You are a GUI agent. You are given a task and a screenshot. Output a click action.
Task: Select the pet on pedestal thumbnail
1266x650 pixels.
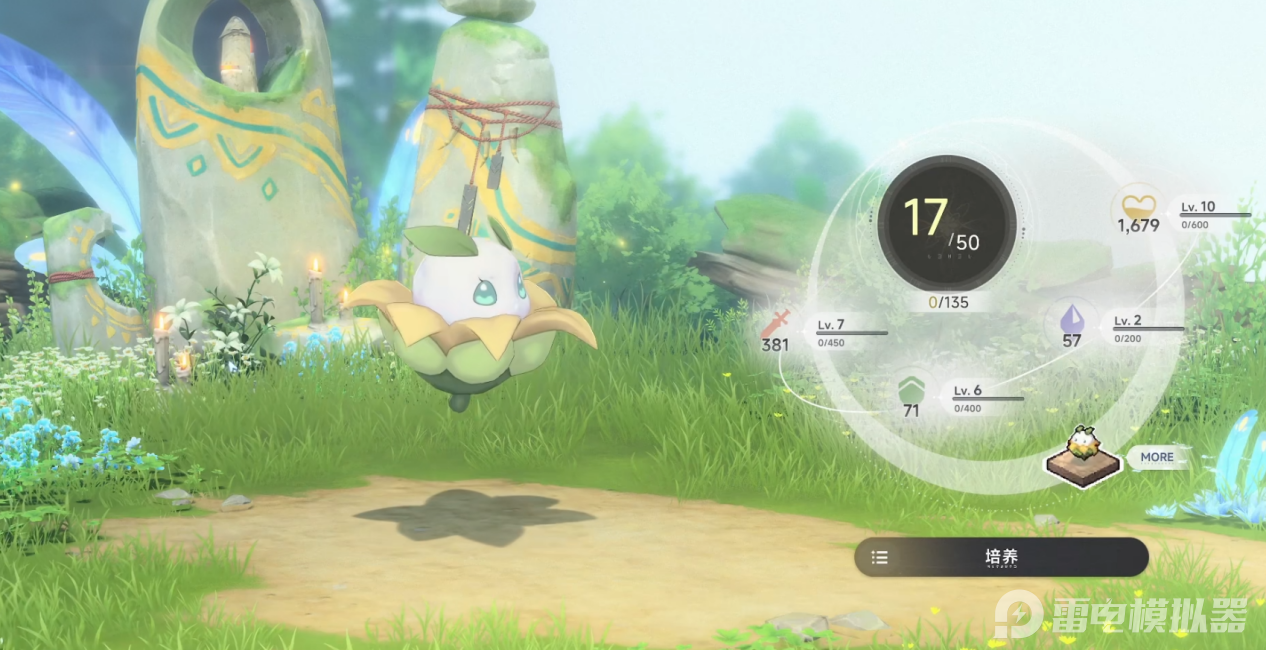click(x=1082, y=457)
